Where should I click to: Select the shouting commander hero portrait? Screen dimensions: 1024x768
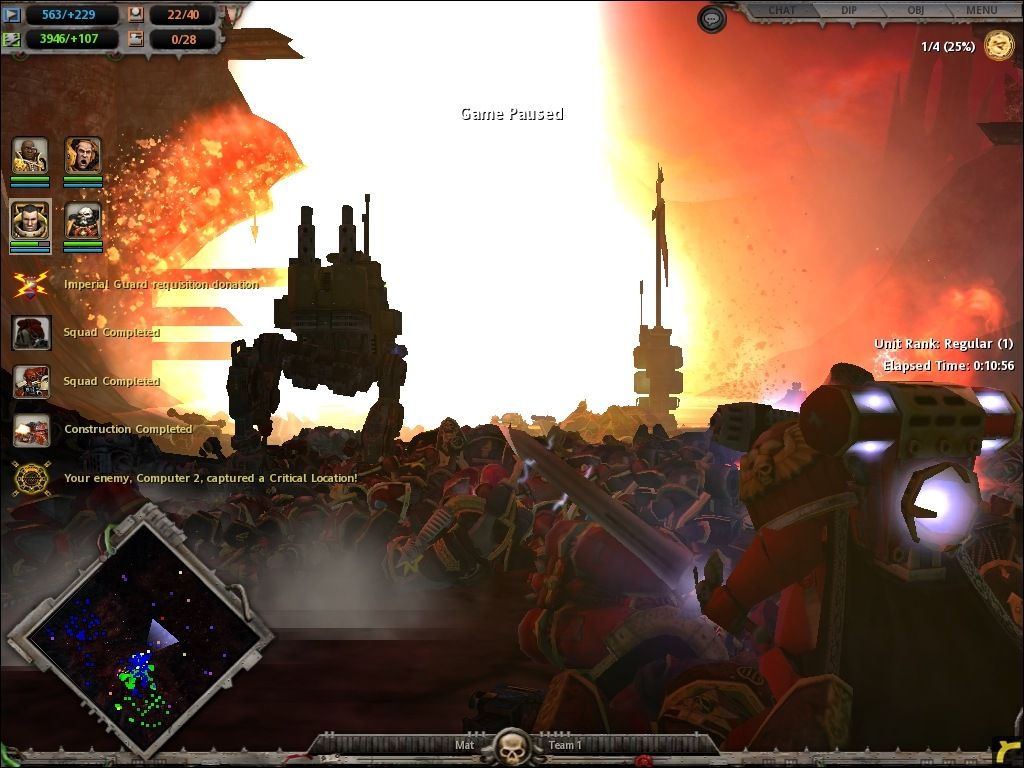(83, 156)
